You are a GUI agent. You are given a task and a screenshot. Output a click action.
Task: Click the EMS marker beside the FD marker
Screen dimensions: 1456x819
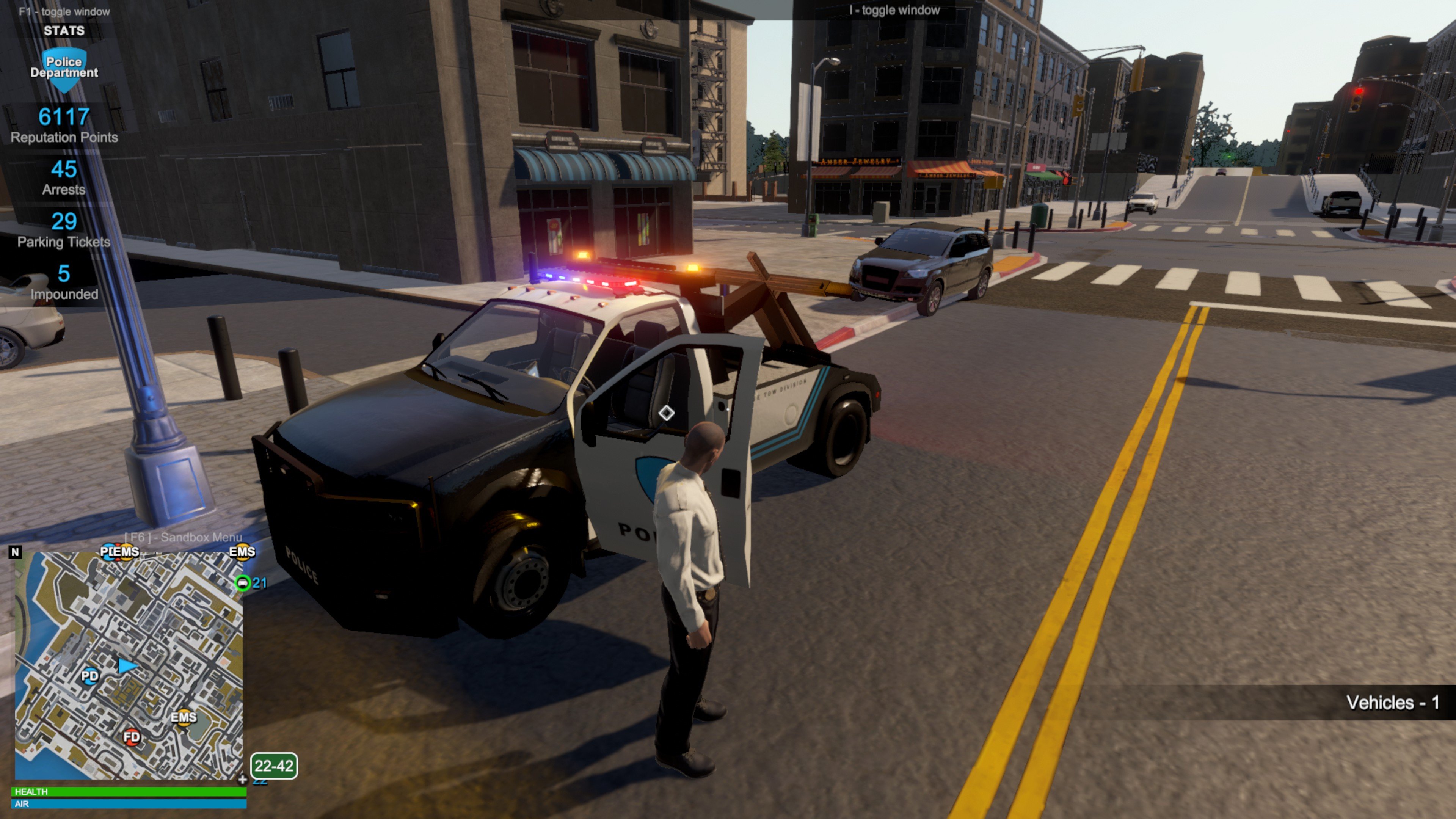[184, 718]
